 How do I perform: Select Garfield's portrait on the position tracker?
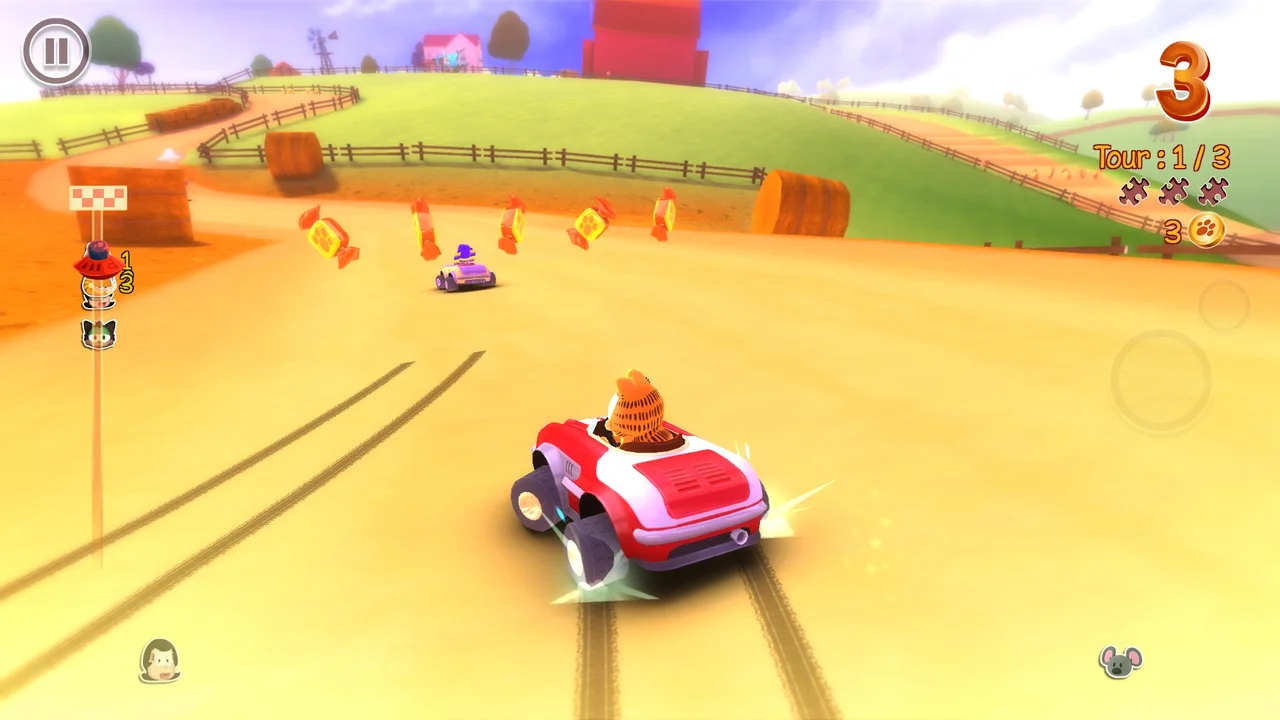(98, 288)
